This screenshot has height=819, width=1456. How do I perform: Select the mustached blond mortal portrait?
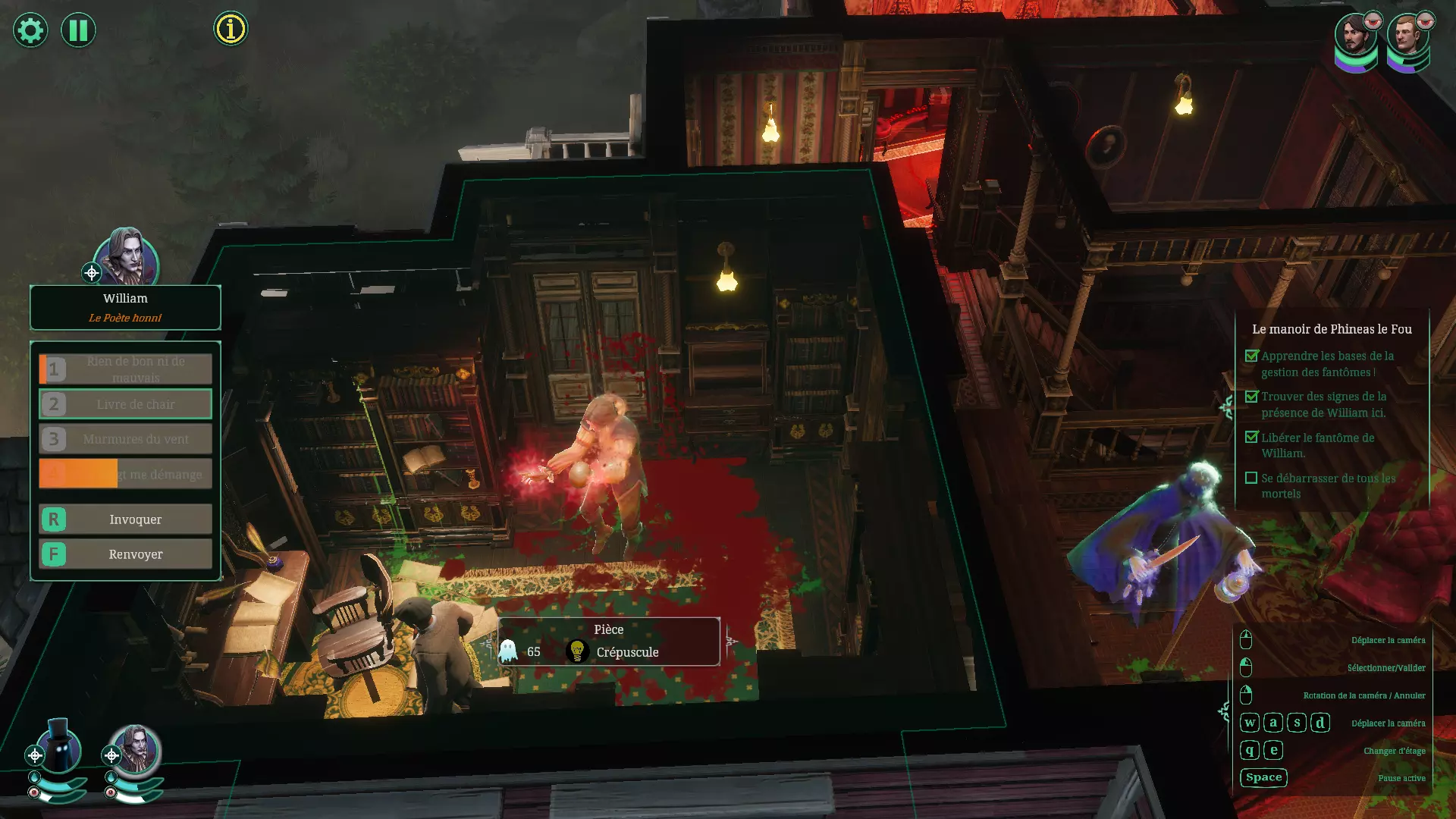click(x=1407, y=36)
